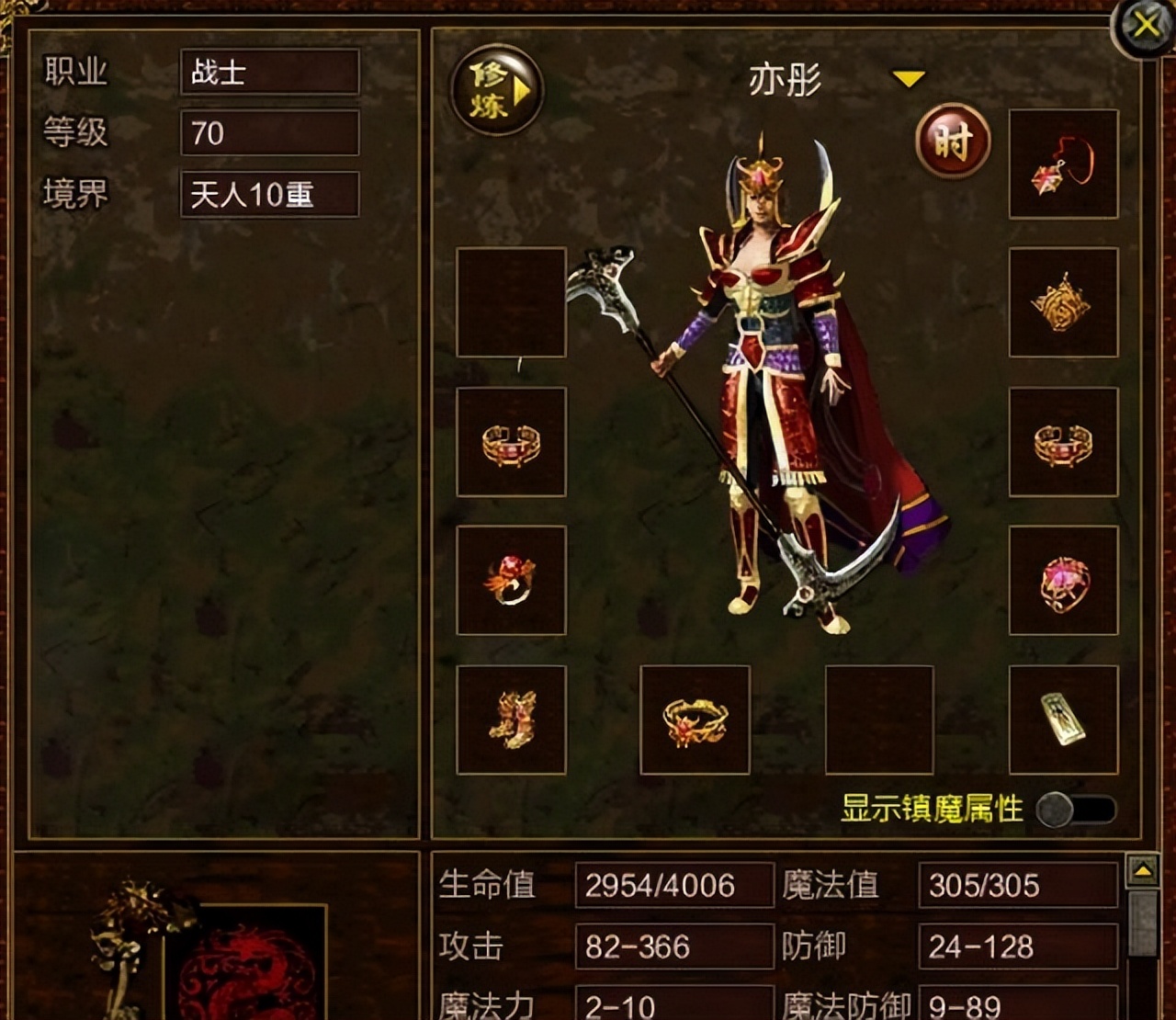The height and width of the screenshot is (1020, 1176).
Task: Close the character panel
Action: (x=1144, y=25)
